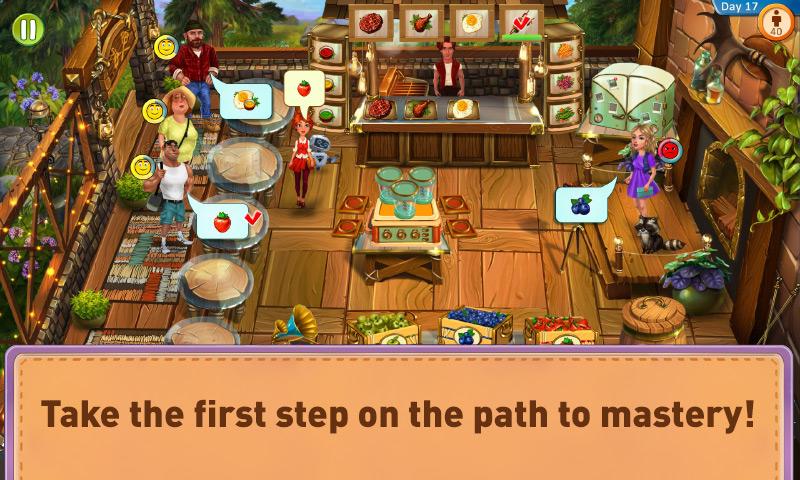Grab the chicken leg from the counter

coord(421,107)
